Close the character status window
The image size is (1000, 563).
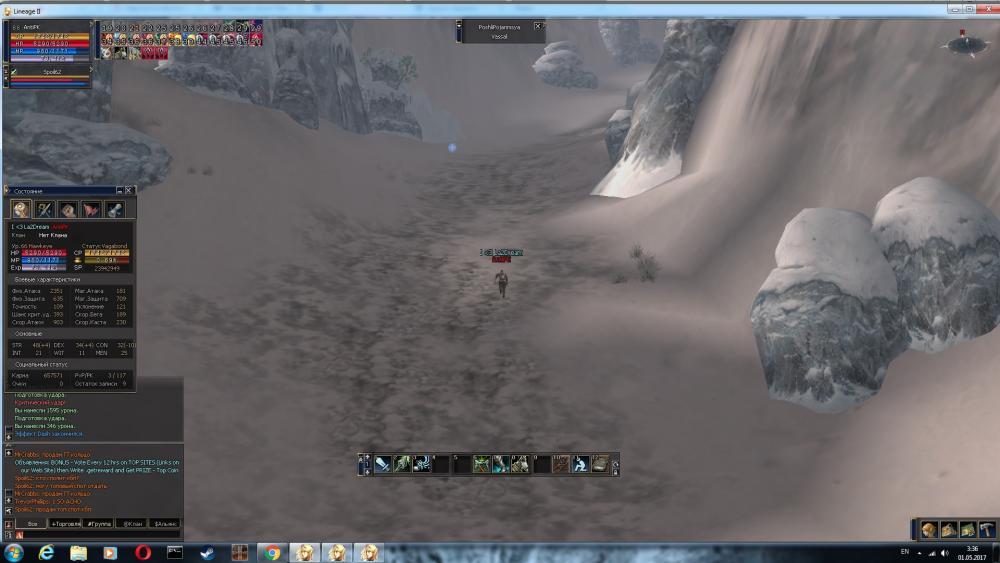click(129, 190)
